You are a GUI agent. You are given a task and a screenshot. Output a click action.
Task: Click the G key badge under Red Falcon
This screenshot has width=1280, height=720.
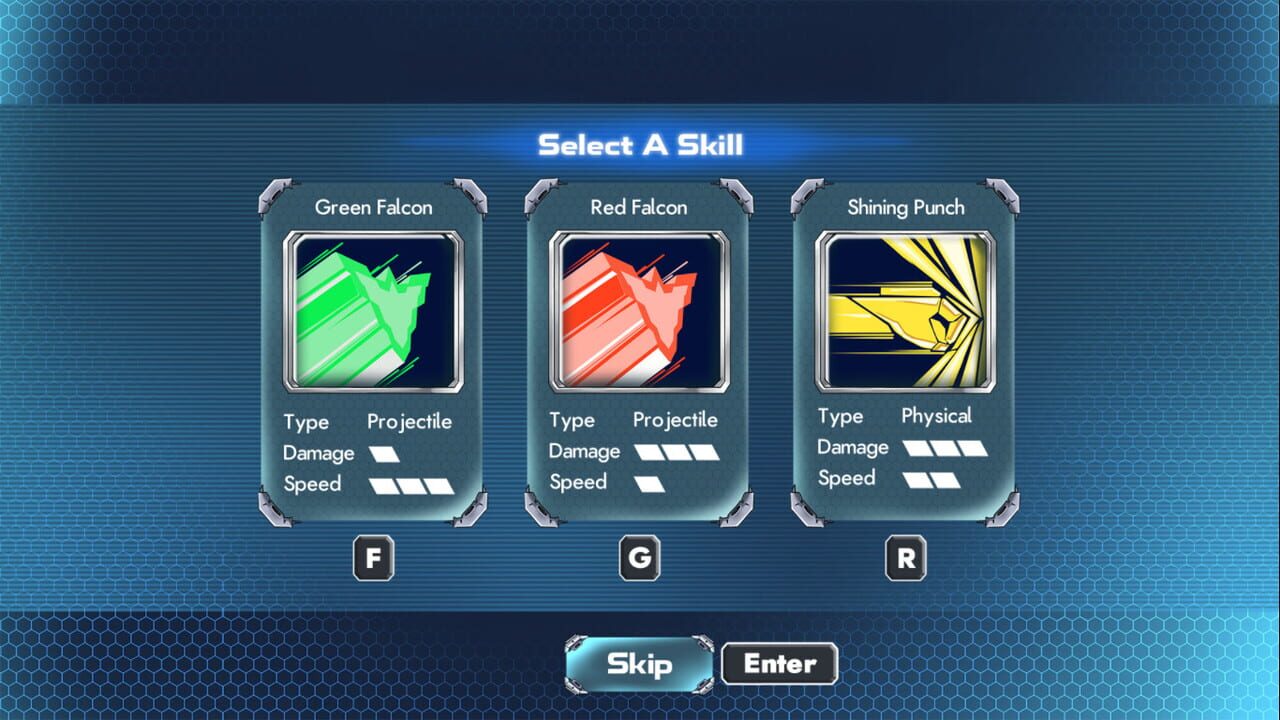(639, 558)
